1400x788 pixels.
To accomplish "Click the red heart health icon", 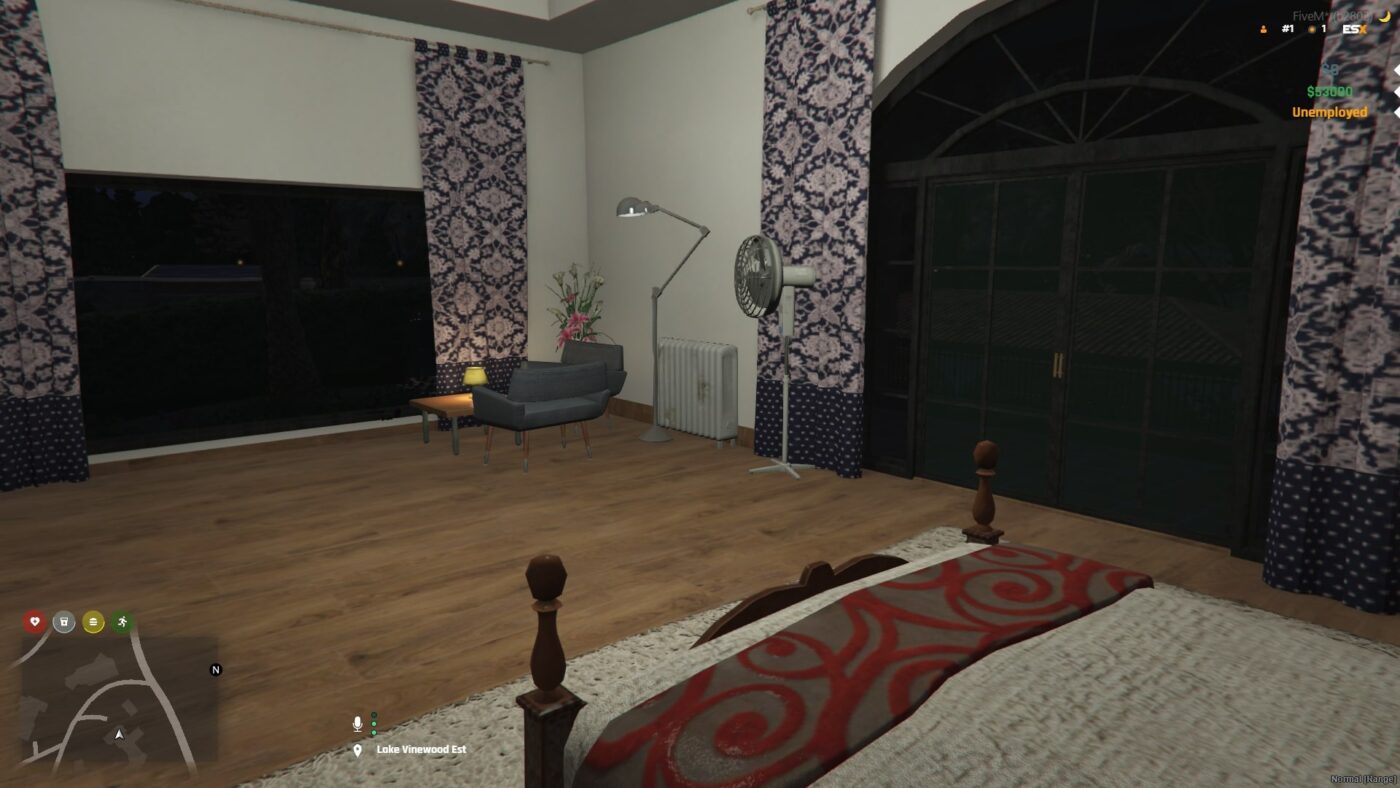I will point(35,621).
